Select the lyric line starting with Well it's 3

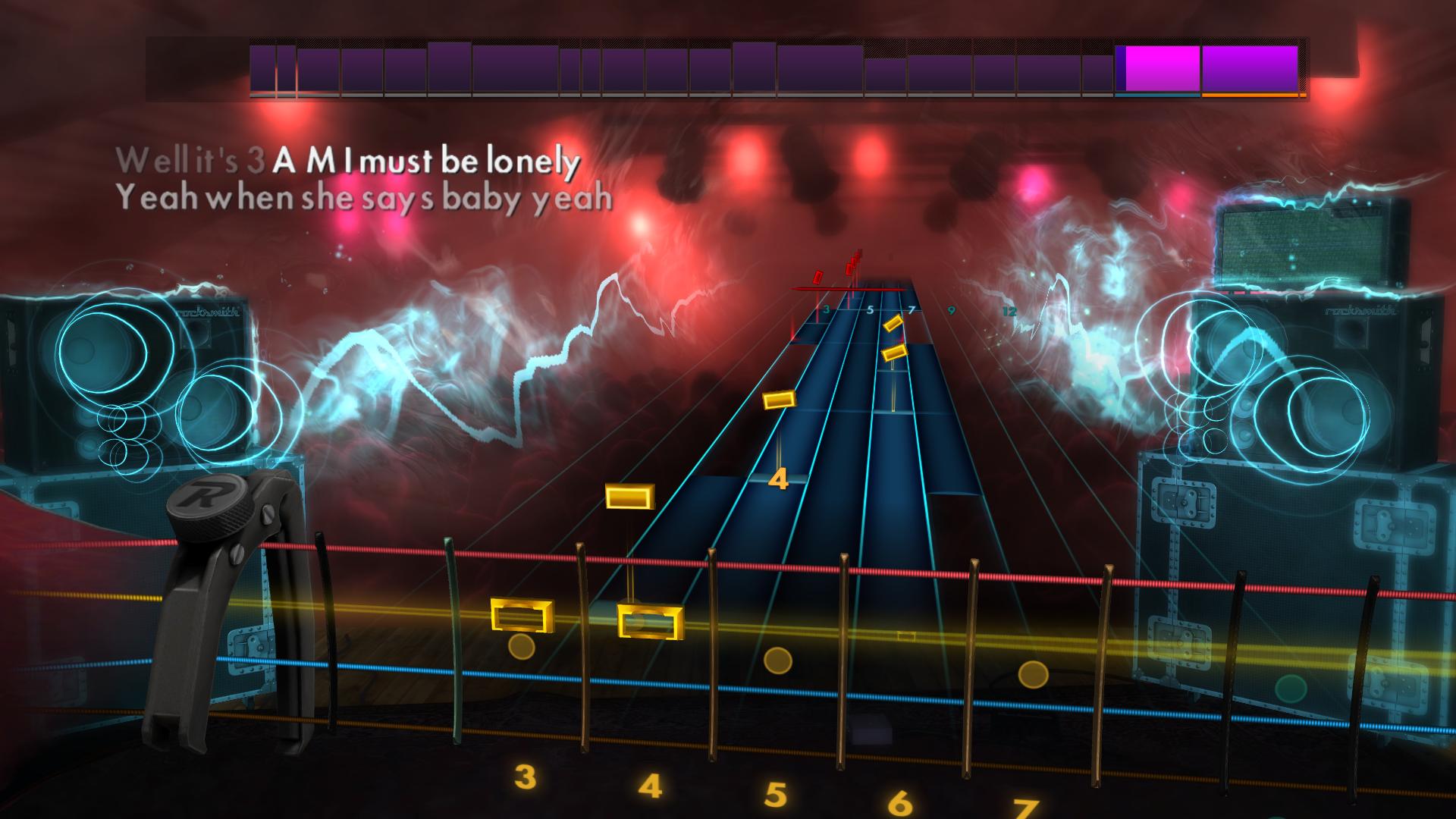pyautogui.click(x=349, y=161)
